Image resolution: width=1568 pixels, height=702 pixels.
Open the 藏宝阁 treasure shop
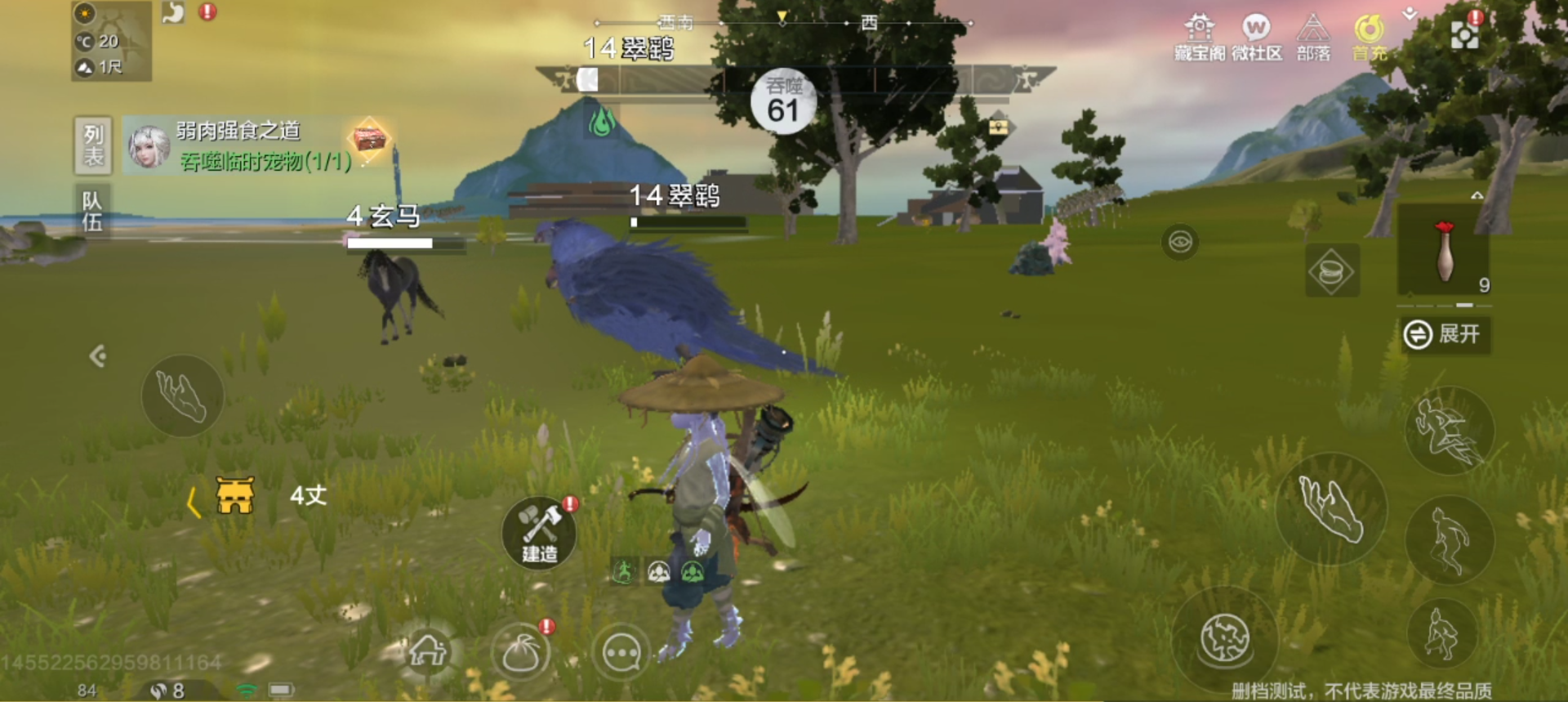1199,37
